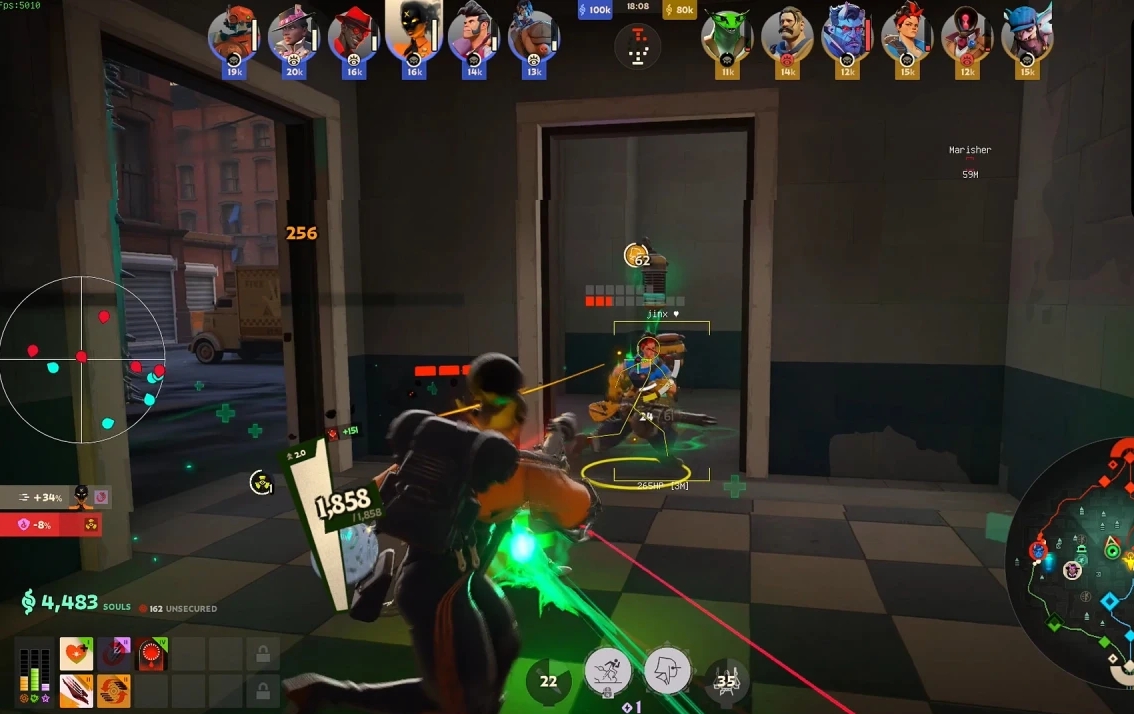
Task: Select the orange circular-arrows item slot
Action: (114, 690)
